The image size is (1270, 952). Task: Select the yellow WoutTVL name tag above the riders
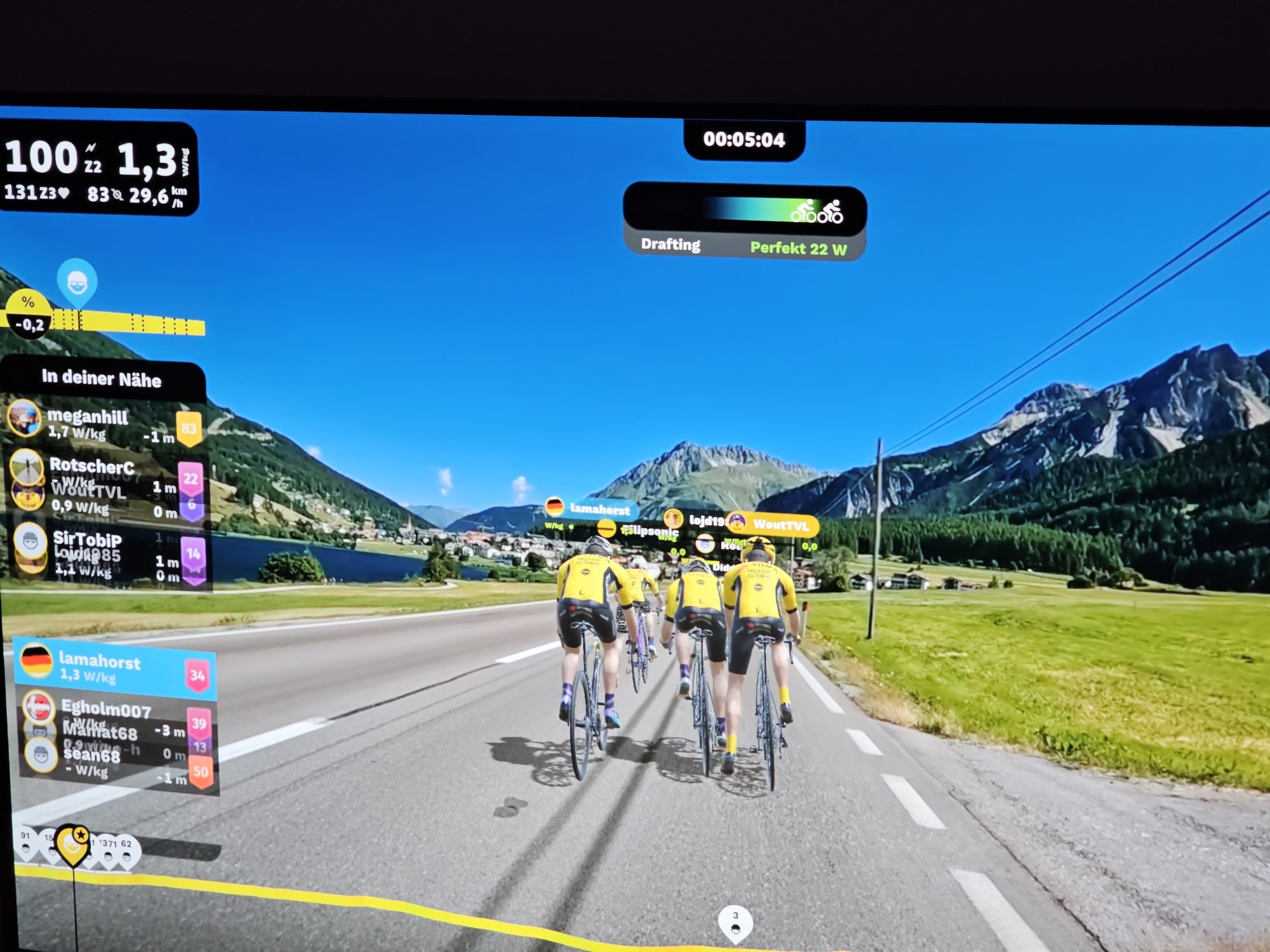pos(773,525)
